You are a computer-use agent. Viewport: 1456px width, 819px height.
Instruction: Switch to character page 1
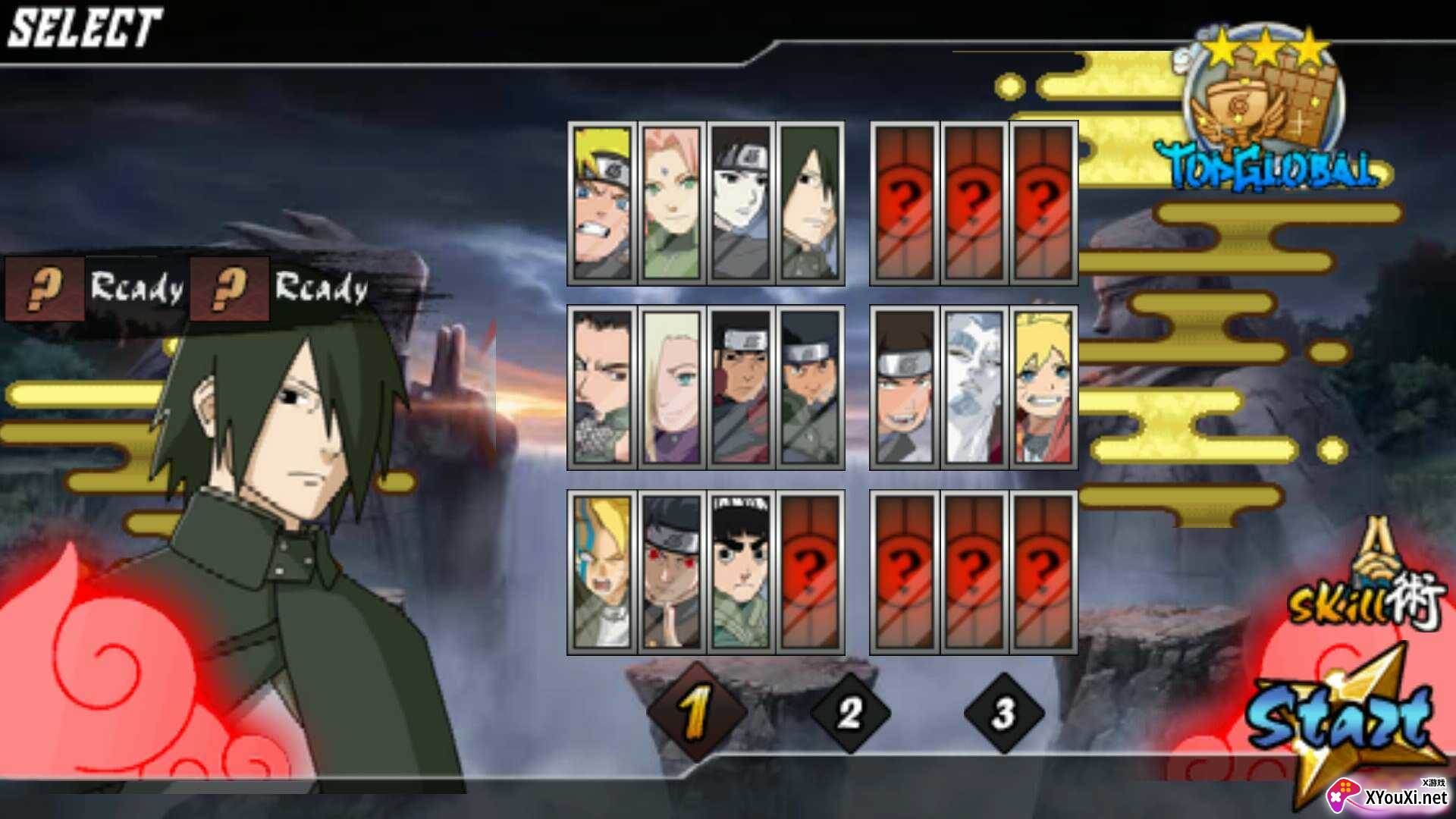coord(696,713)
